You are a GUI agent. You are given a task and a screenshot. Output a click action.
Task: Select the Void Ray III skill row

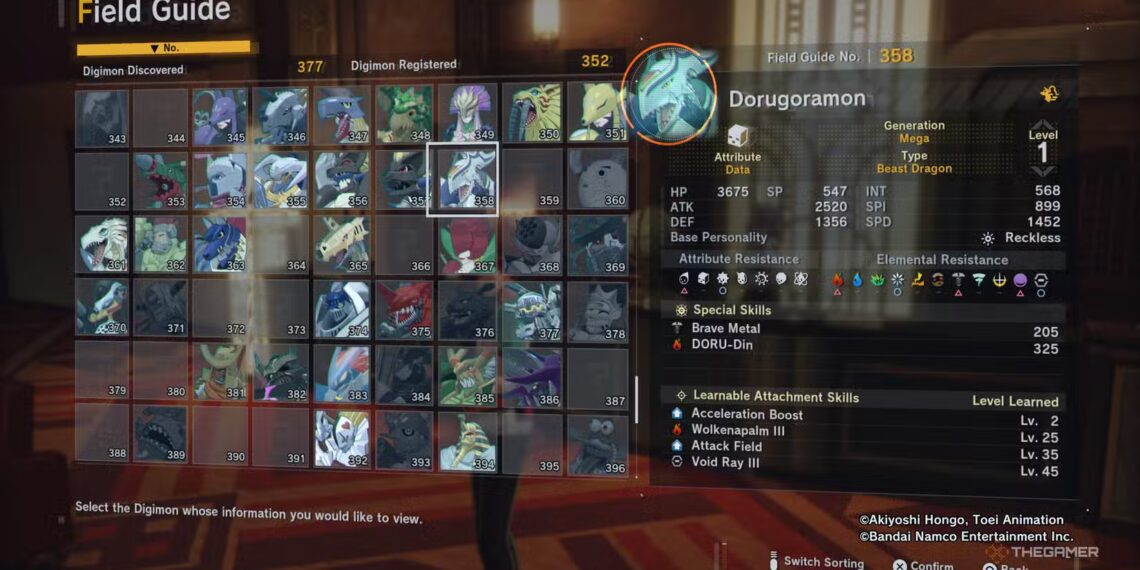865,463
